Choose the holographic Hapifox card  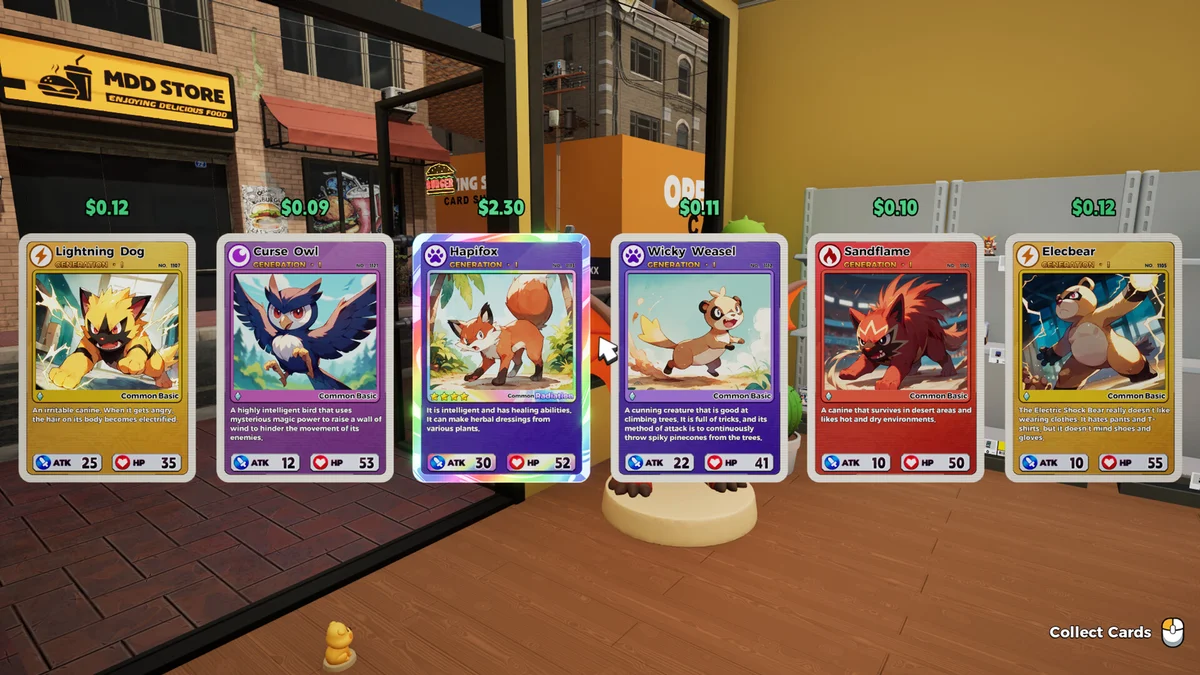pos(501,357)
